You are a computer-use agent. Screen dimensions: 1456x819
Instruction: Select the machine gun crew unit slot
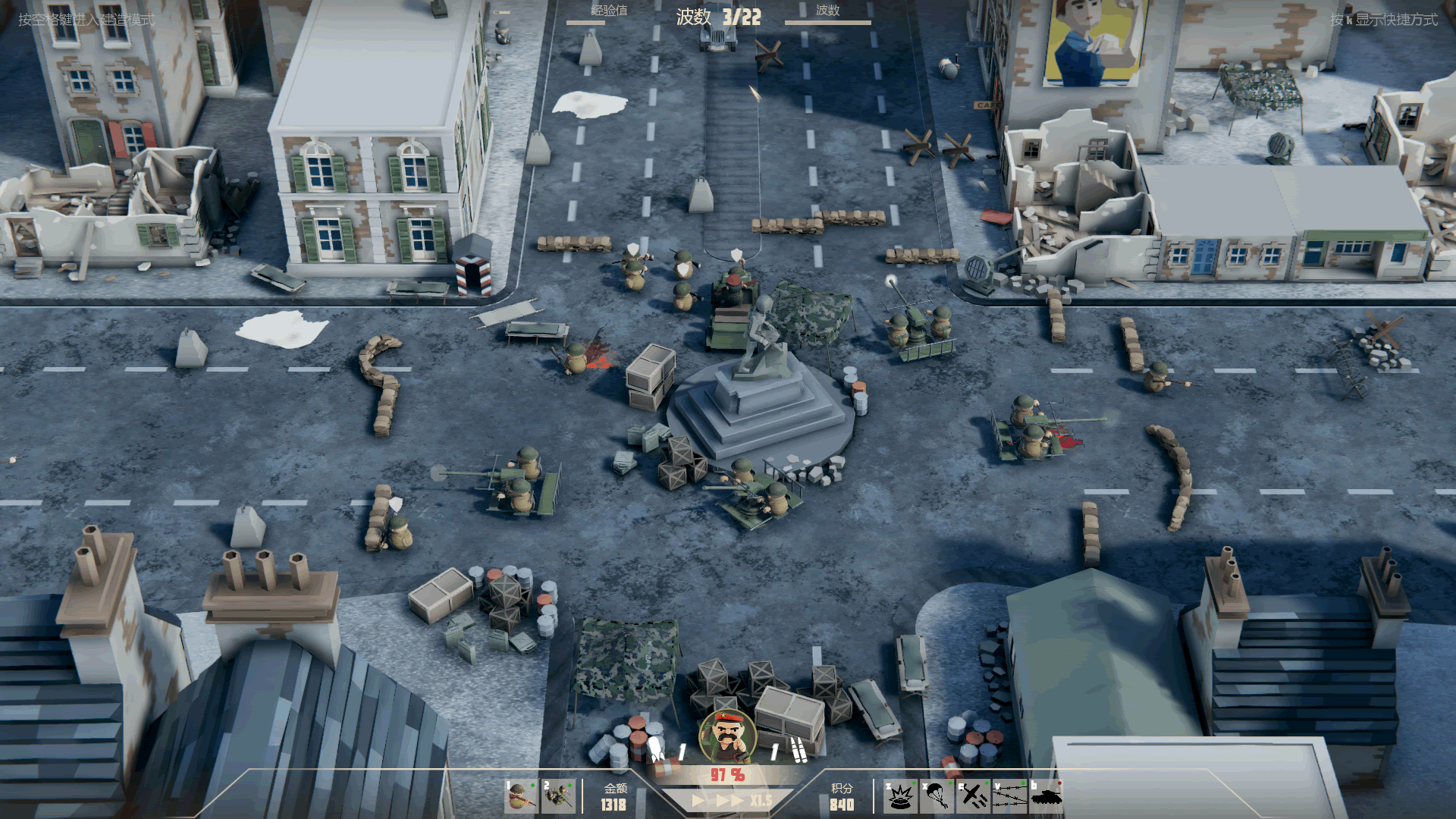[559, 796]
